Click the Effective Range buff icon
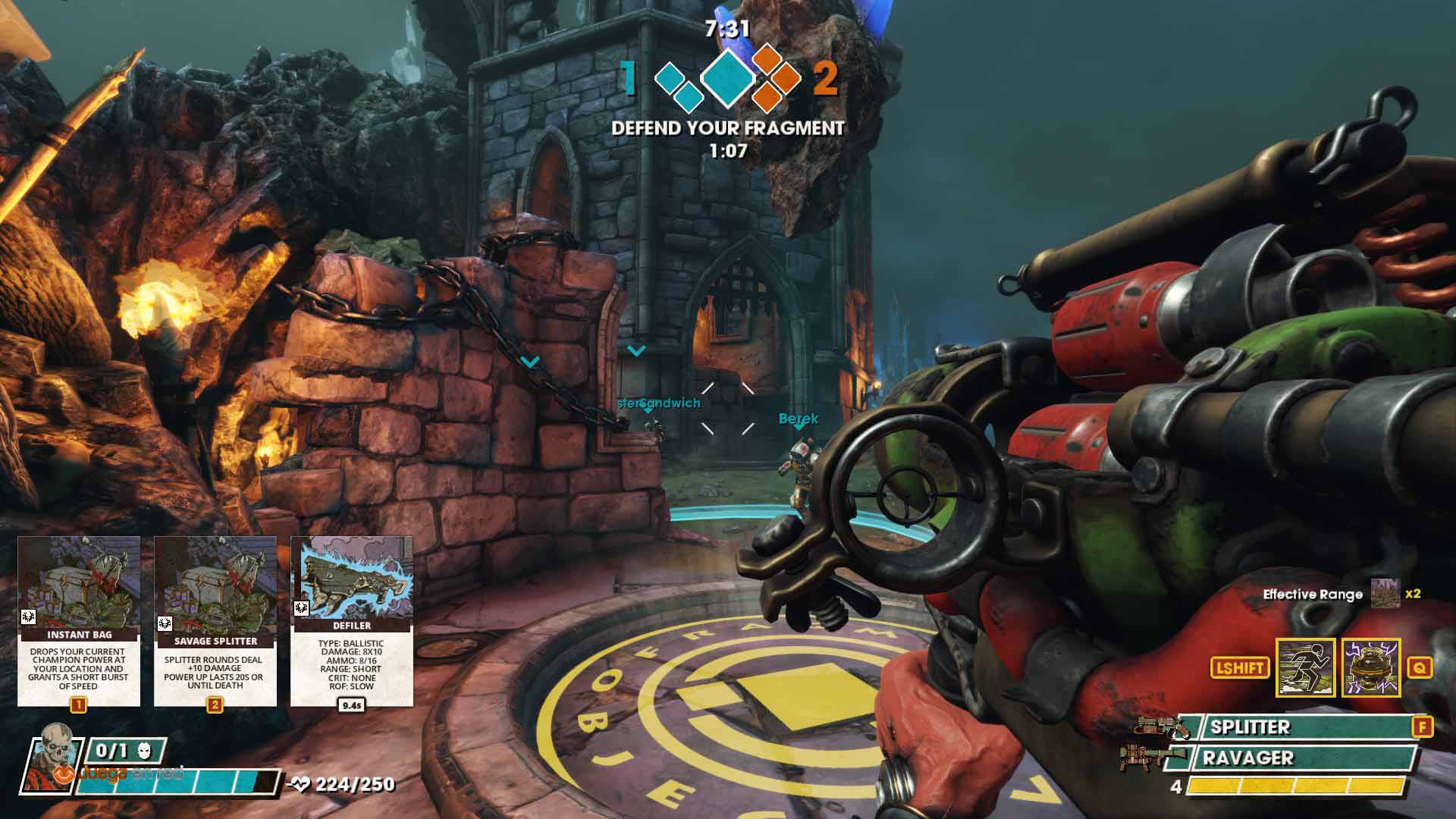 coord(1385,594)
